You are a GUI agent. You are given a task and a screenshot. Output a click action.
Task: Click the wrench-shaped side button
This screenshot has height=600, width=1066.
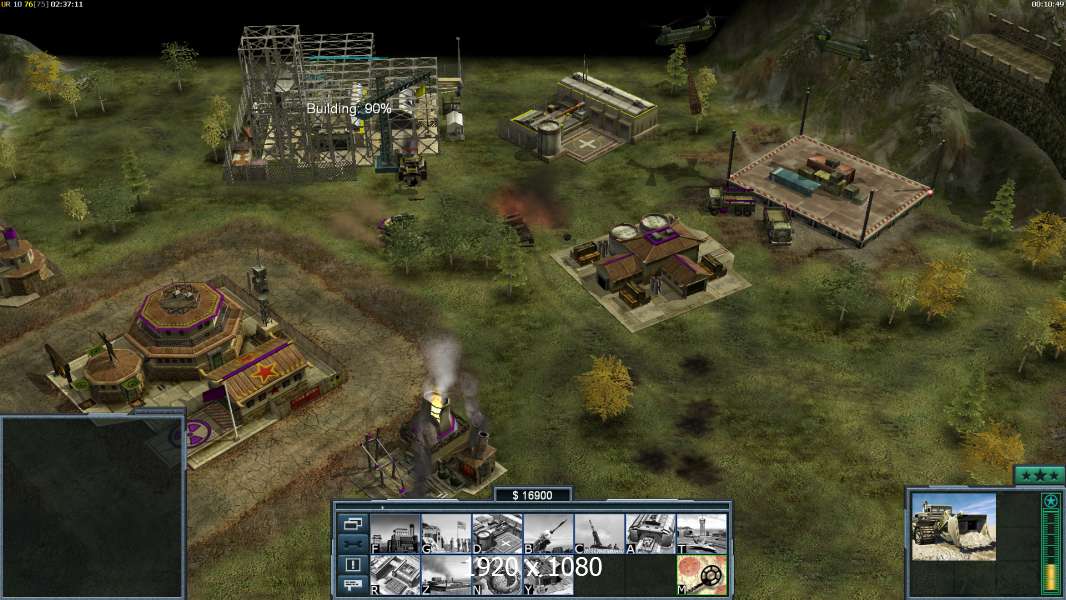[352, 544]
